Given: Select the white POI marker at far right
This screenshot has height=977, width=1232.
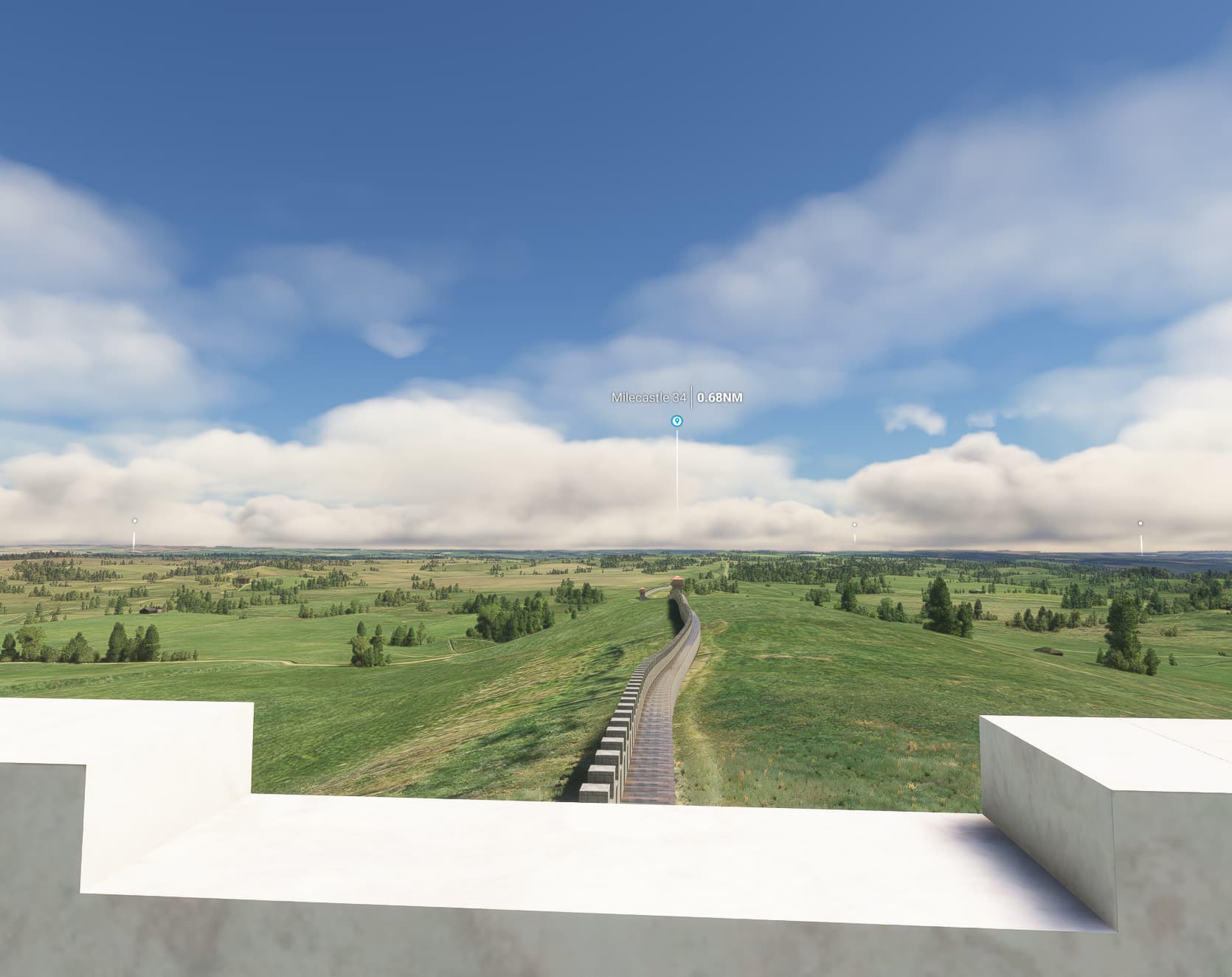Looking at the screenshot, I should 1140,523.
